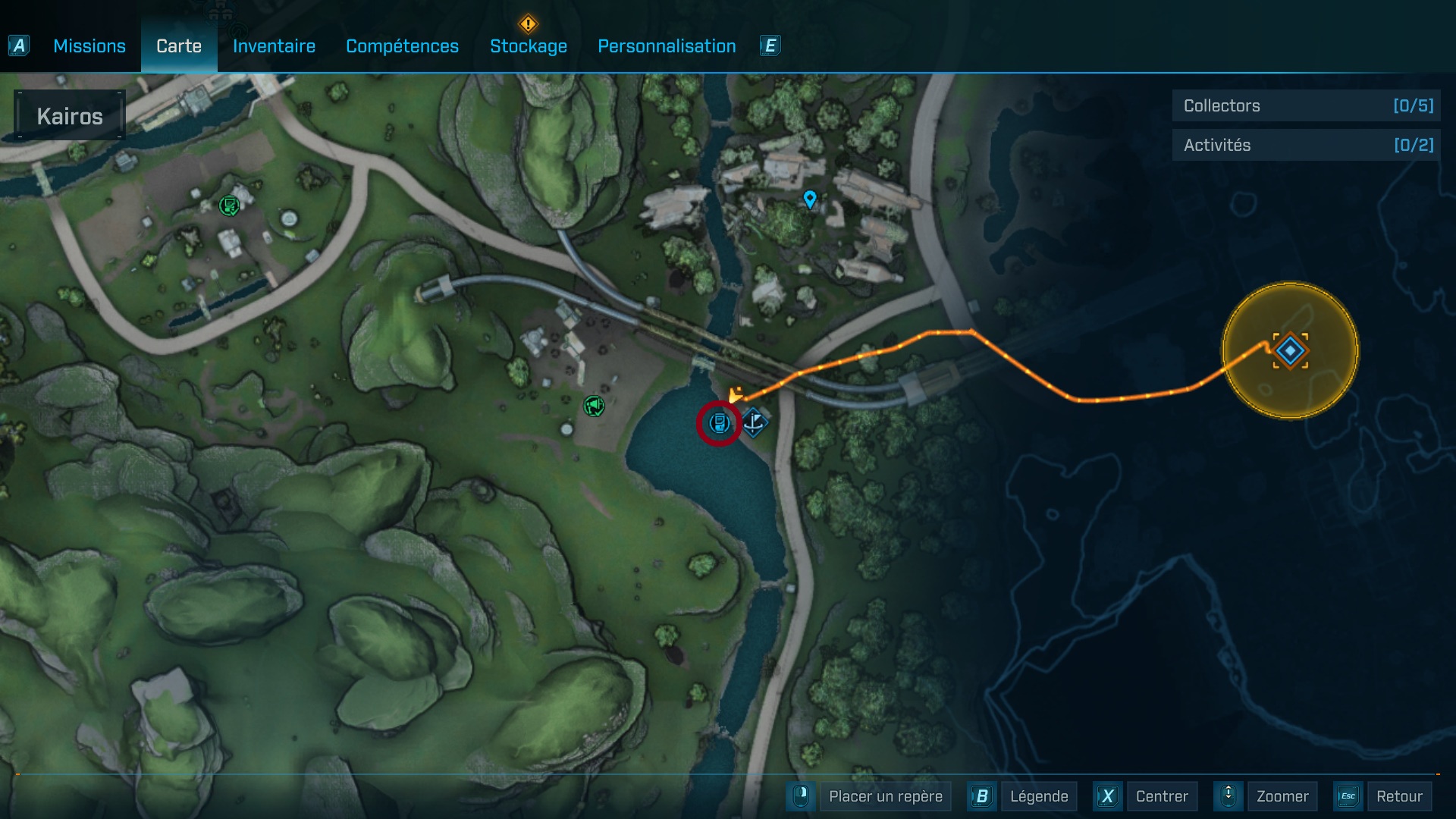Switch to the Missions tab

point(89,46)
